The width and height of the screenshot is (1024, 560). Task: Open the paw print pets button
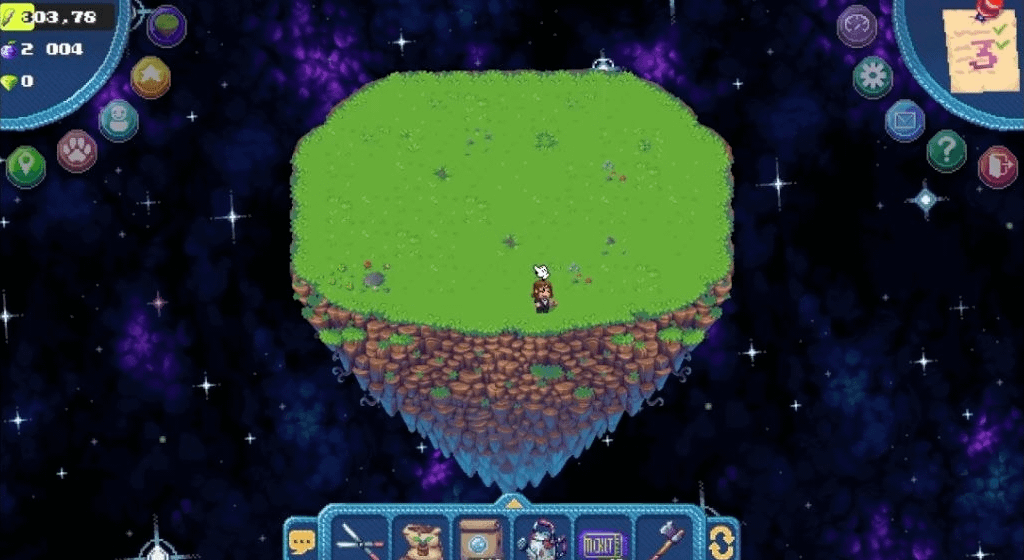point(77,151)
